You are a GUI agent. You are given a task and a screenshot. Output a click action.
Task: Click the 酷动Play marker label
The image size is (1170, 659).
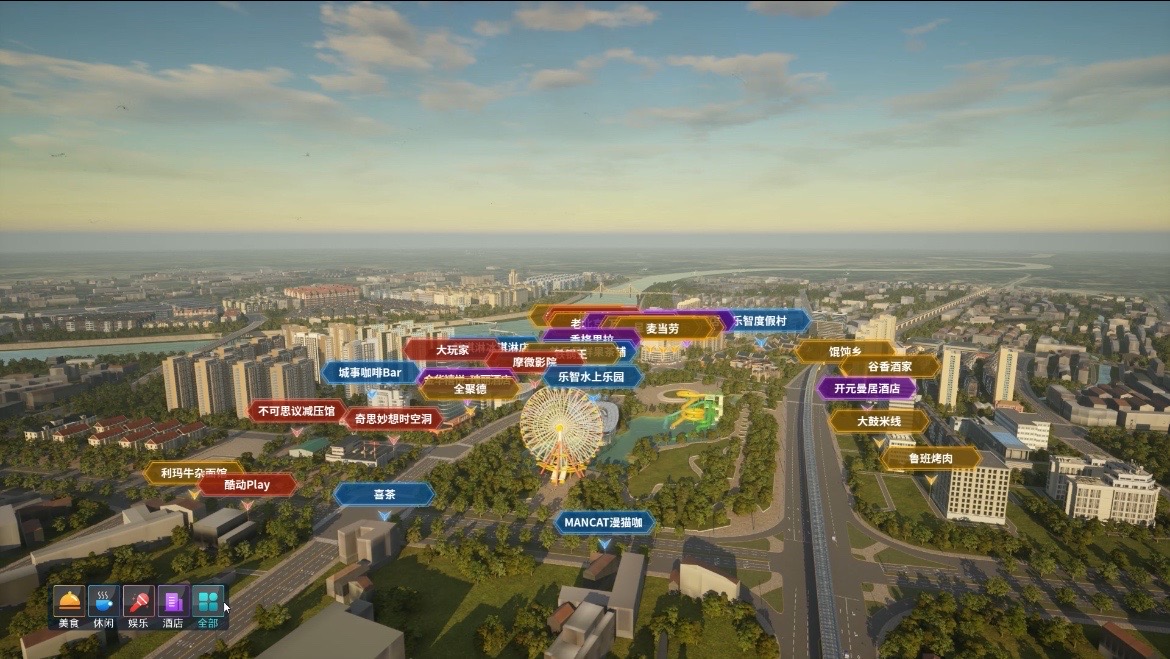click(247, 485)
